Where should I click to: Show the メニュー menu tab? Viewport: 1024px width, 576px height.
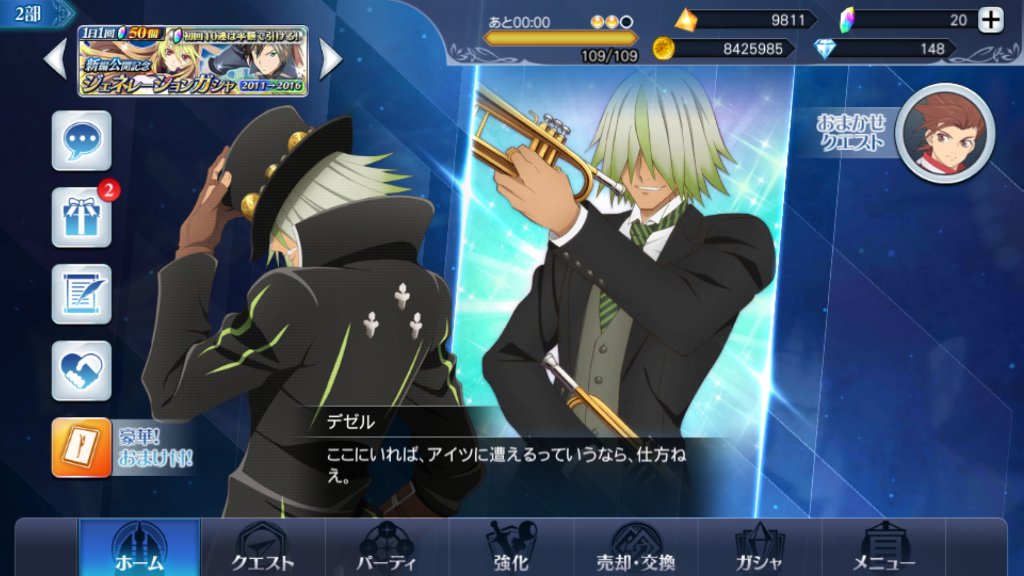point(882,548)
